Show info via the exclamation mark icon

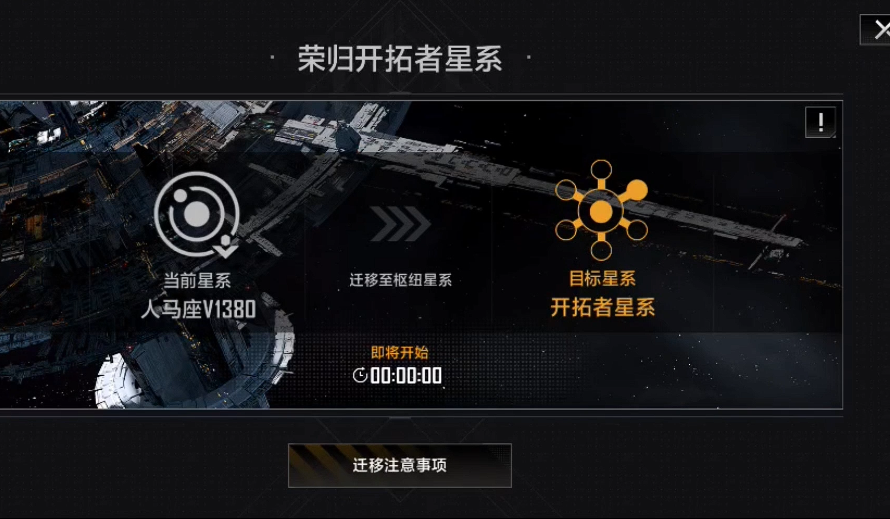point(820,123)
